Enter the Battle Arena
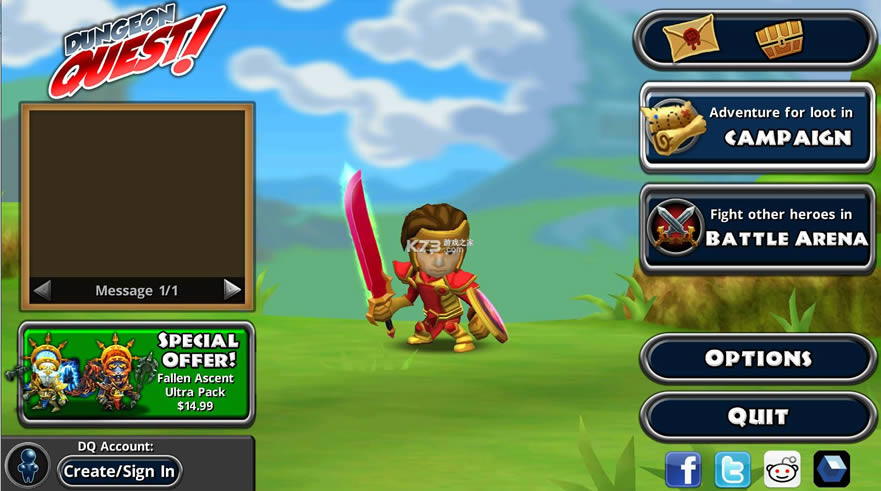Image resolution: width=881 pixels, height=491 pixels. coord(757,228)
